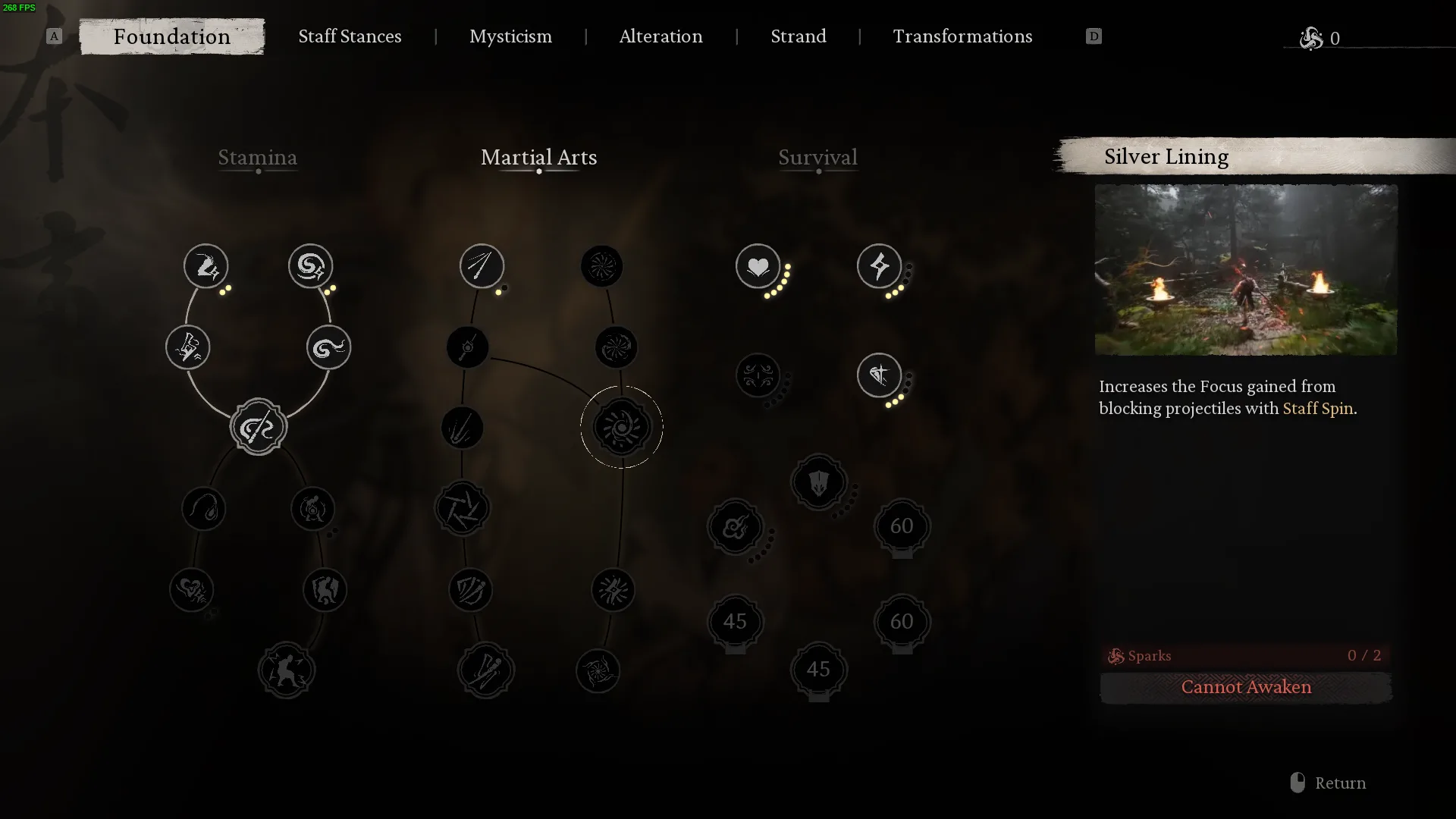Select the Alteration tab
The width and height of the screenshot is (1456, 819).
click(x=661, y=36)
